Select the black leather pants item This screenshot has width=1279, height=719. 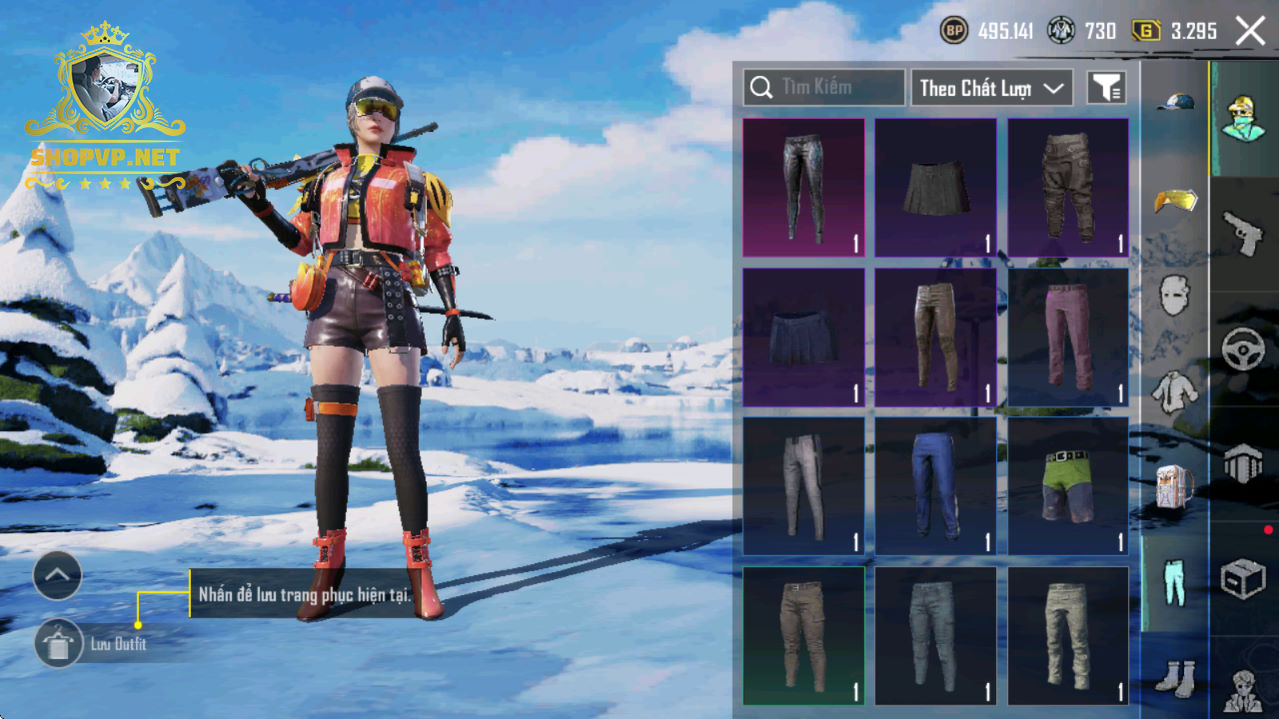coord(803,188)
